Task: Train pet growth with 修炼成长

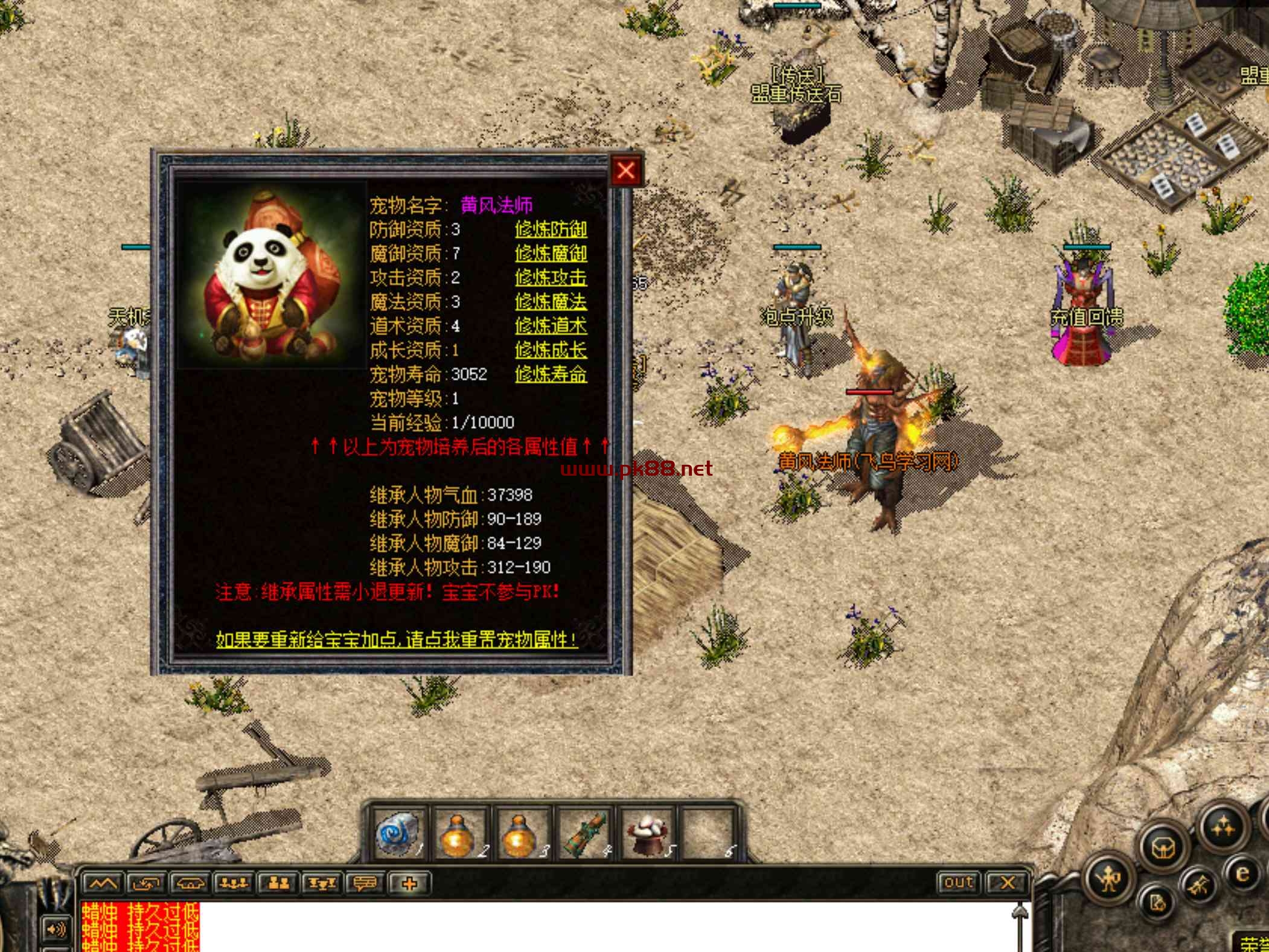Action: coord(551,350)
